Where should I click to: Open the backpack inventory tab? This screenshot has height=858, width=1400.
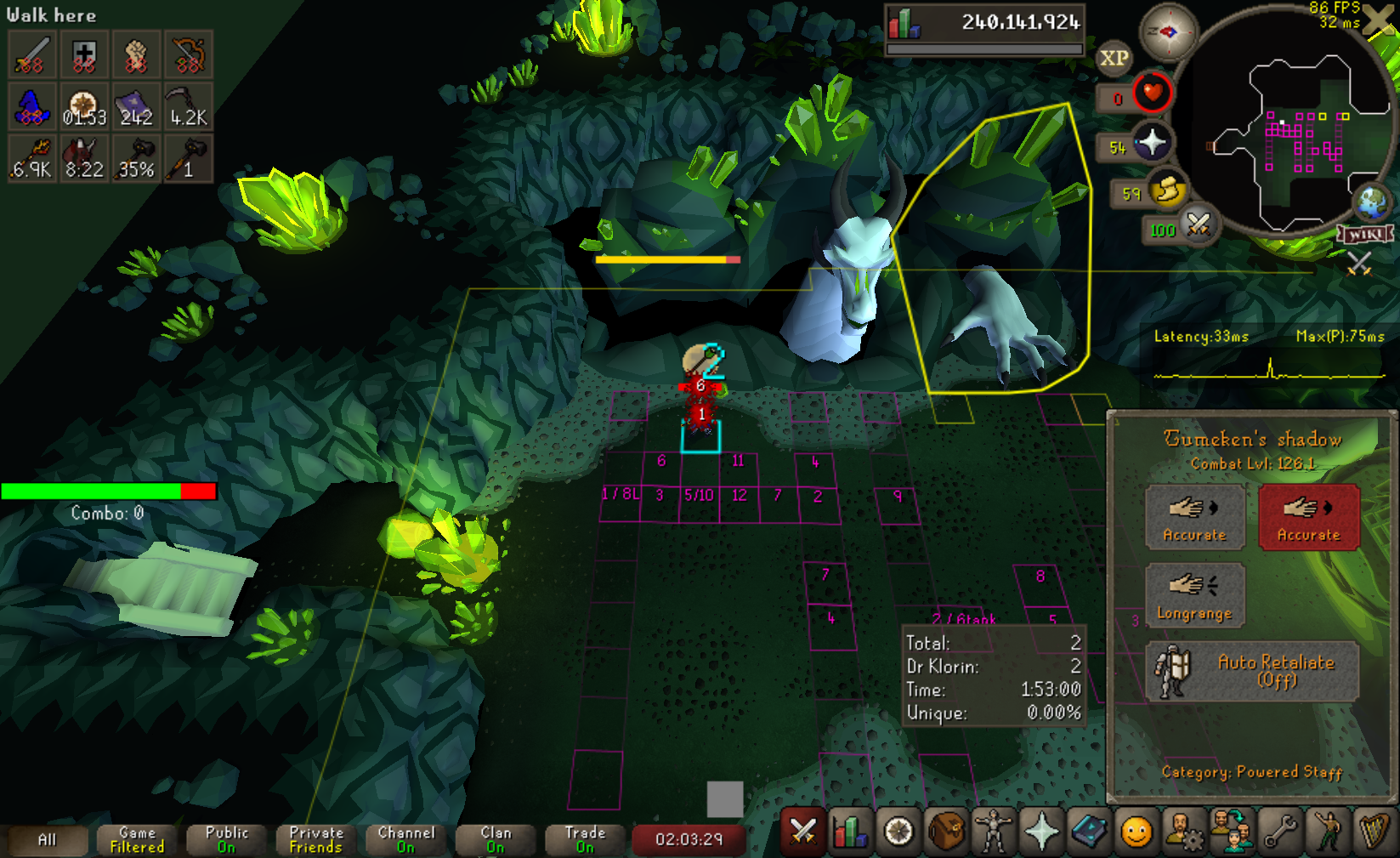point(946,832)
